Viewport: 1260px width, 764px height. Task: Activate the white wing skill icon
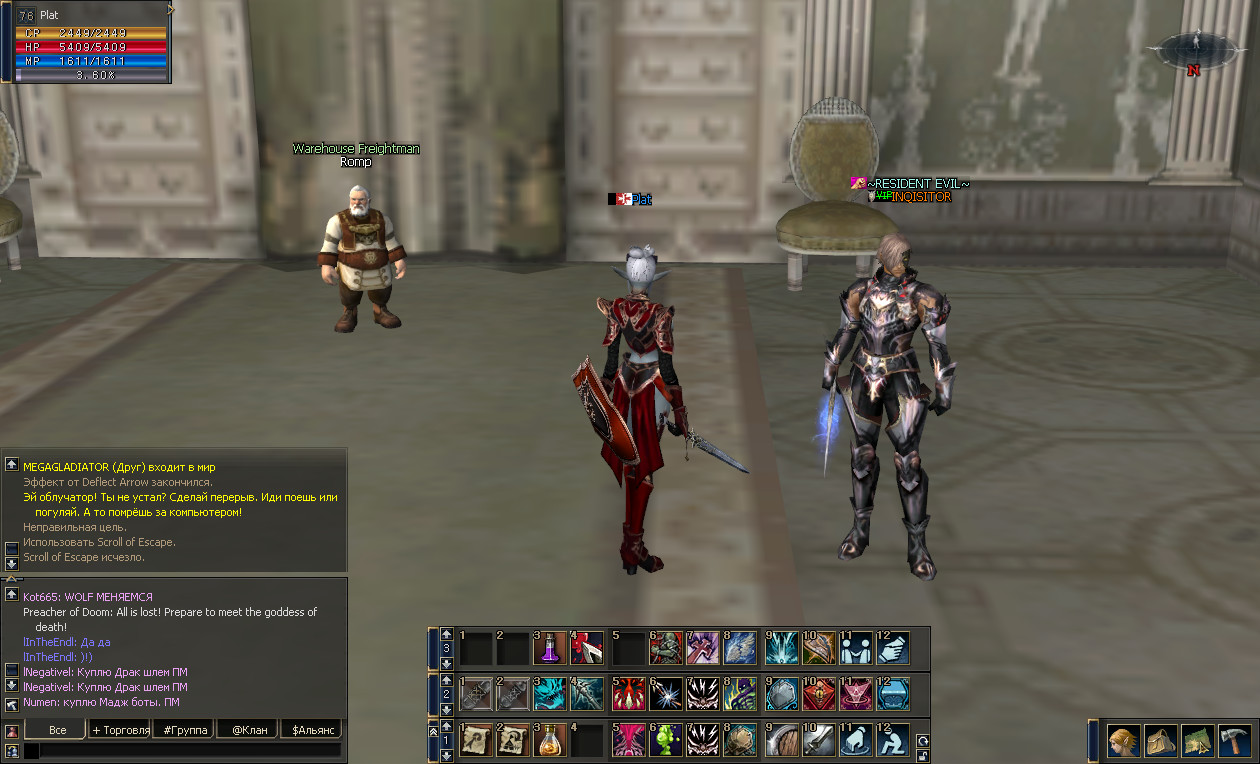pyautogui.click(x=741, y=648)
